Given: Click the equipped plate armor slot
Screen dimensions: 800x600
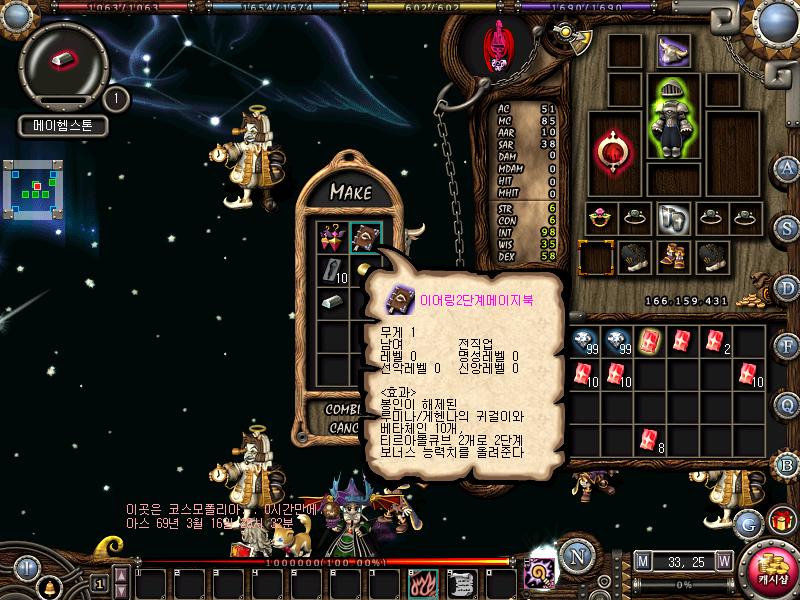Looking at the screenshot, I should point(672,118).
